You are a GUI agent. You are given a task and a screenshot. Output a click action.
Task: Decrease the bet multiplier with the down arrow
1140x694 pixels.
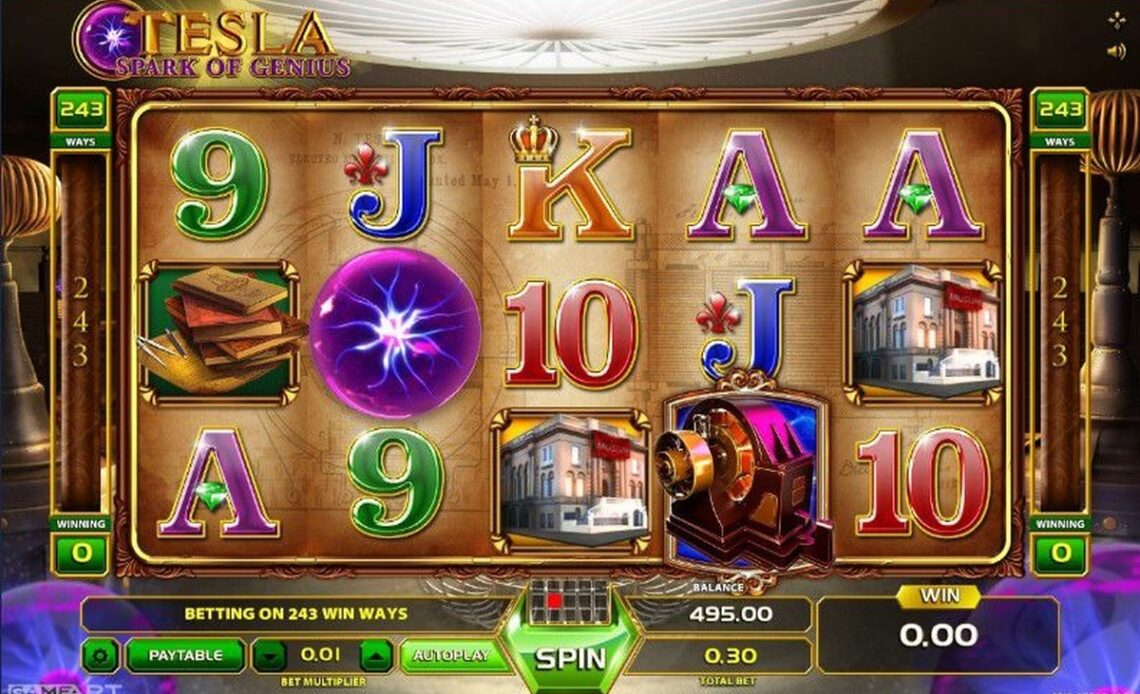coord(269,656)
